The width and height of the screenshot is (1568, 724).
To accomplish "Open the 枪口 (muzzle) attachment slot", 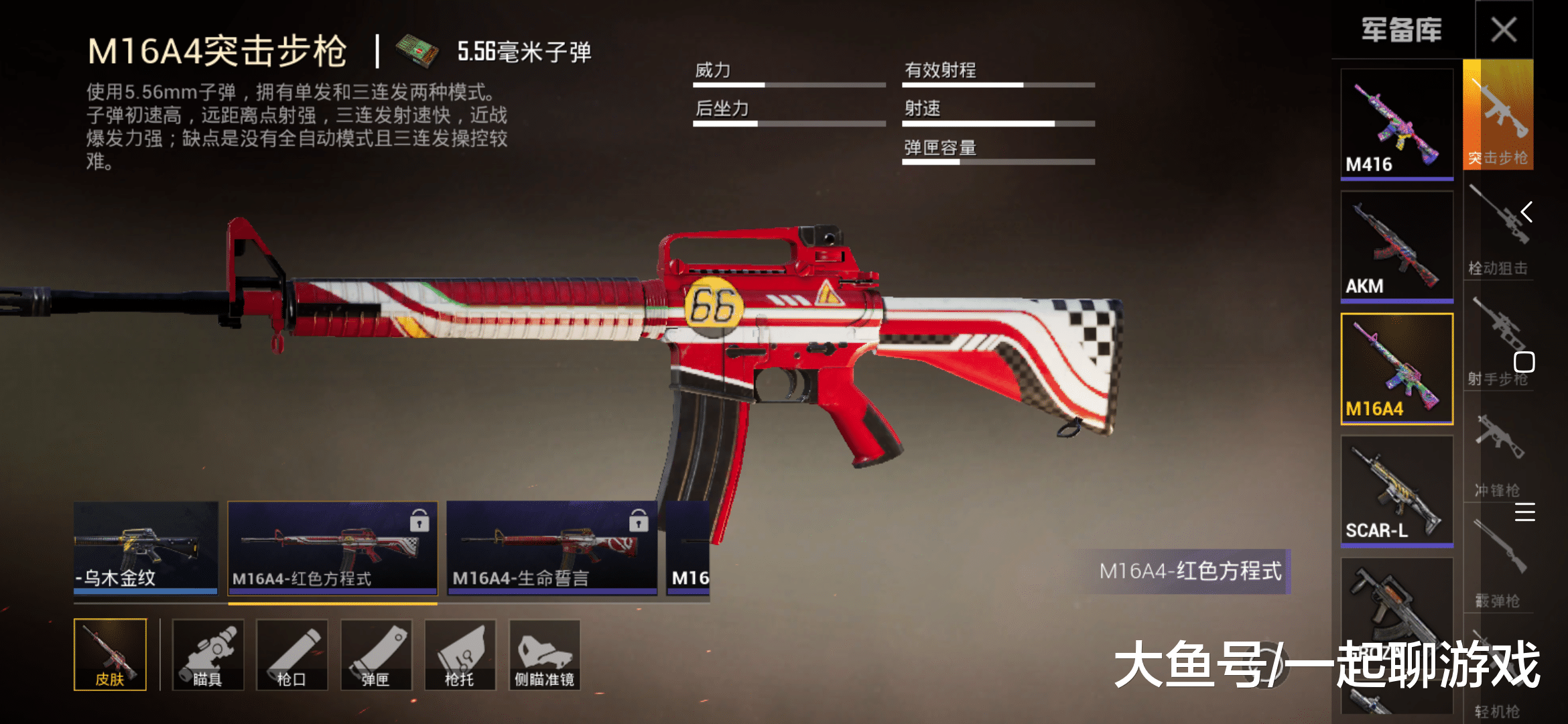I will [x=291, y=654].
